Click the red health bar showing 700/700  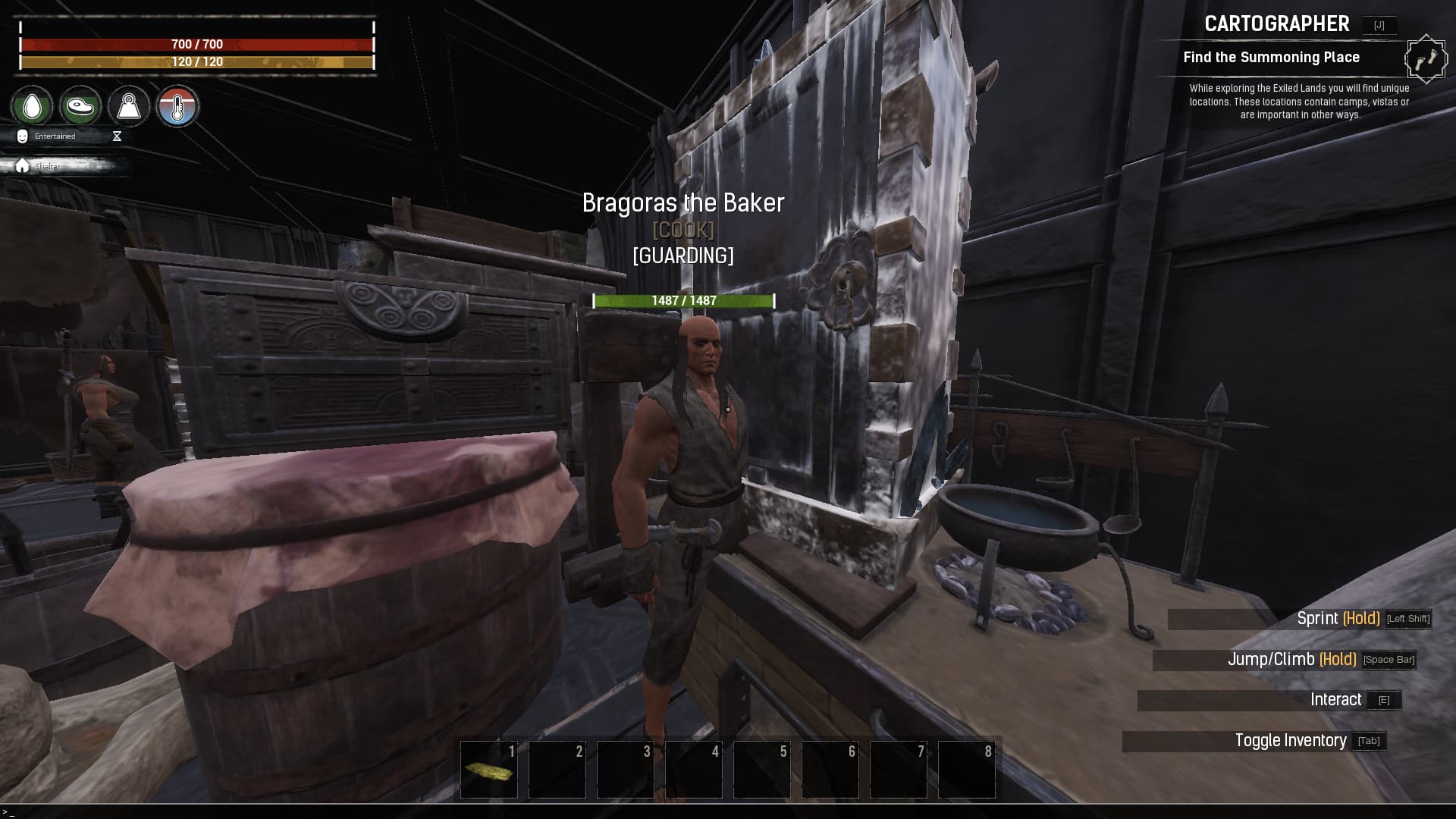point(196,45)
